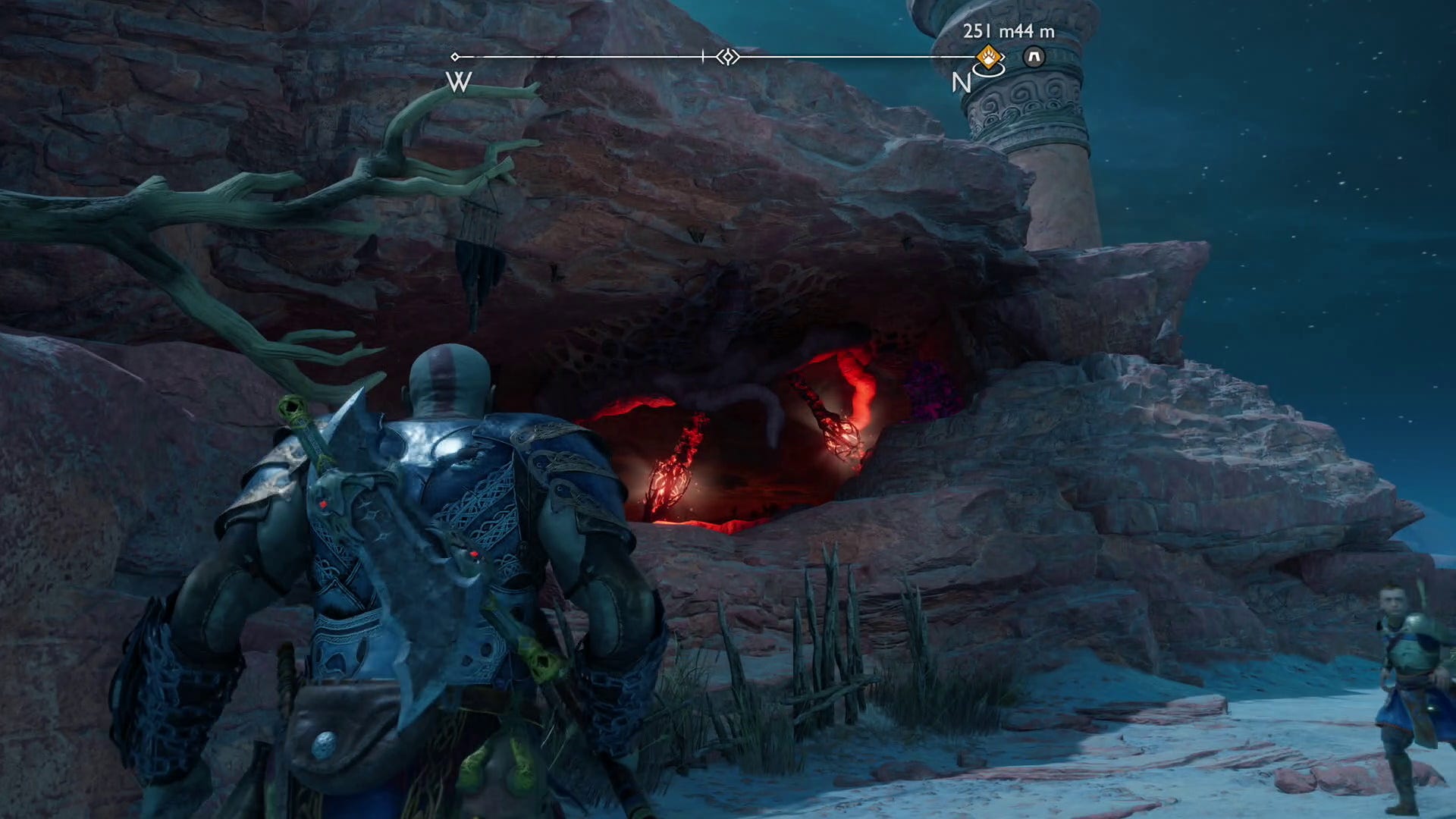Click the small diamond at the compass's left end
The height and width of the screenshot is (819, 1456).
(x=455, y=56)
